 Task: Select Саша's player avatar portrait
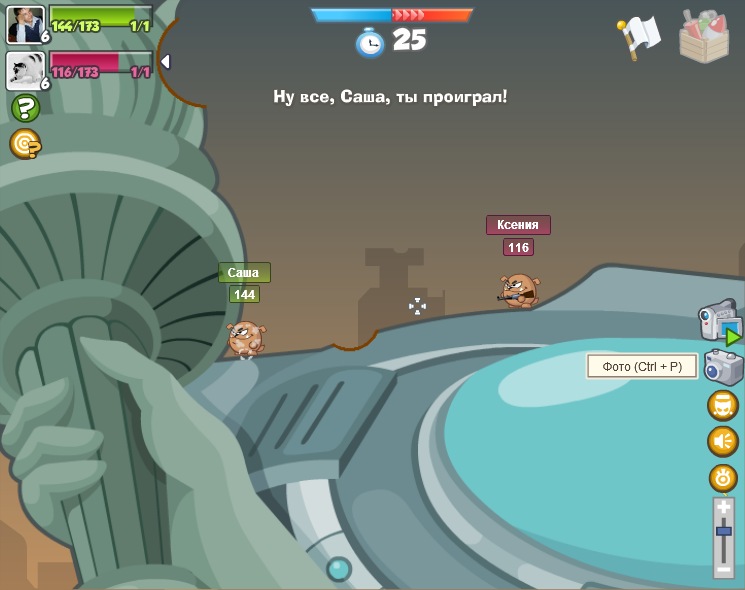click(x=25, y=24)
